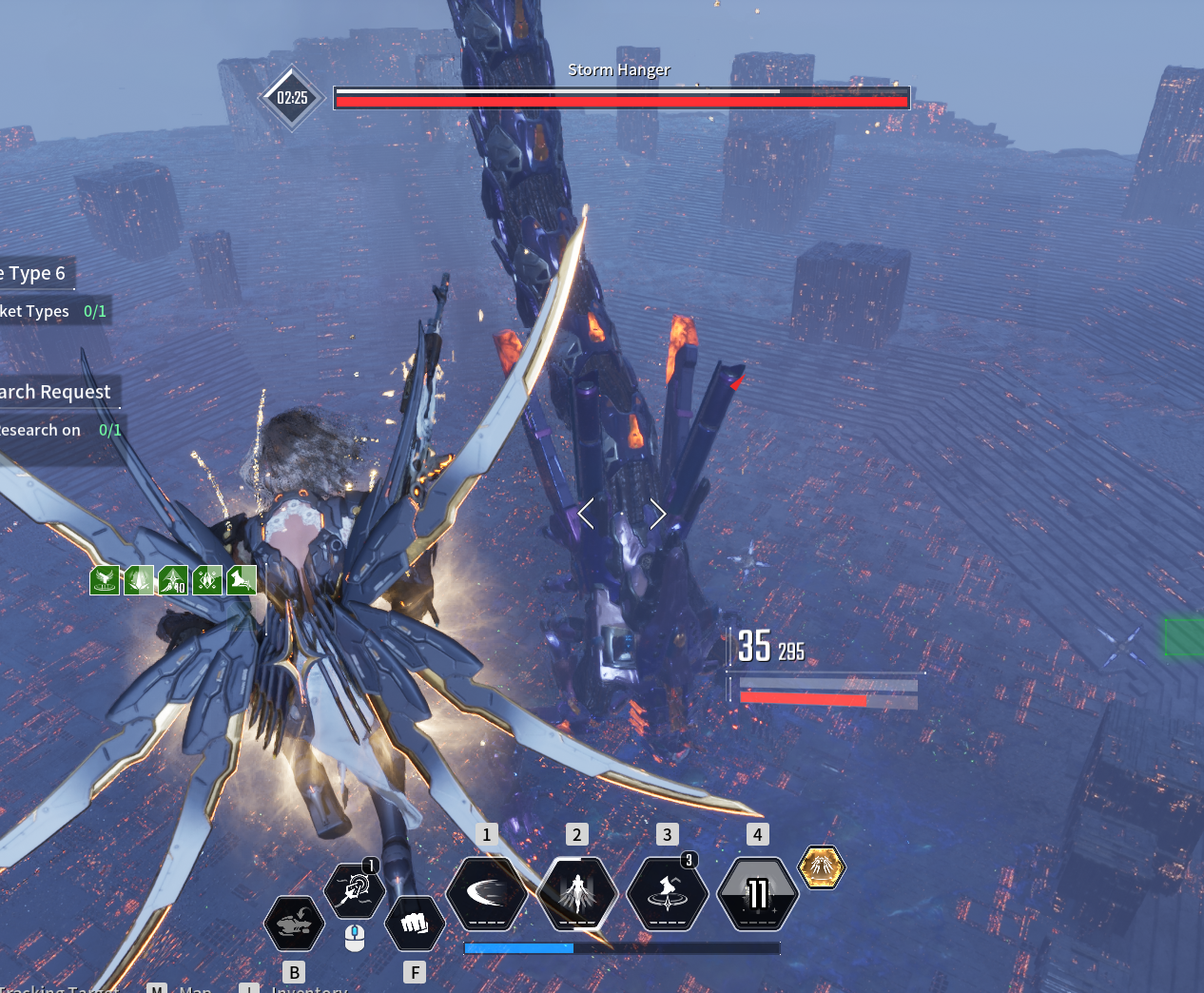Select the Research Request tracker entry
This screenshot has height=993, width=1204.
tap(56, 392)
